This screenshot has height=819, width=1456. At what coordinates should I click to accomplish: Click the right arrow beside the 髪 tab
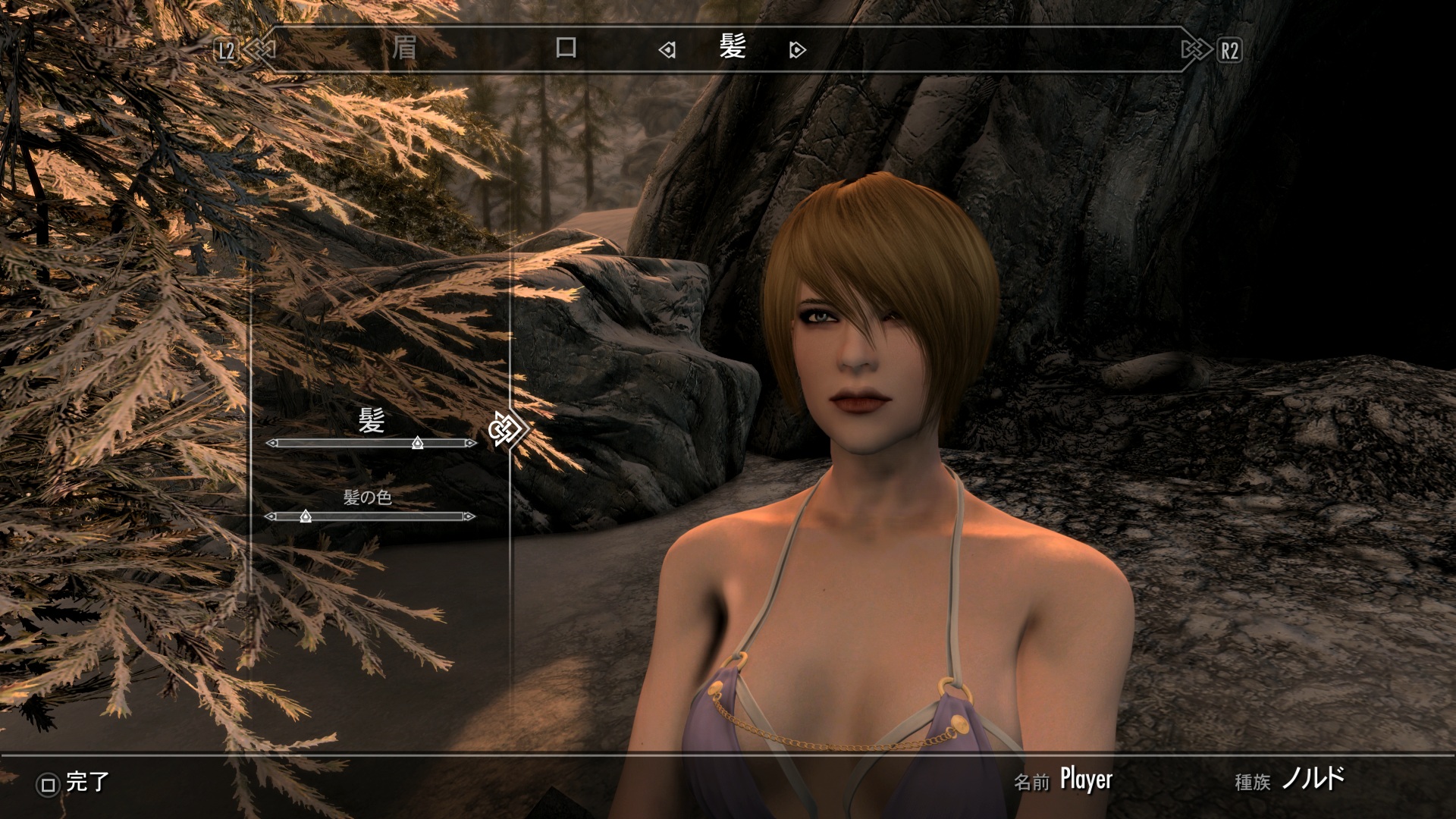point(797,51)
